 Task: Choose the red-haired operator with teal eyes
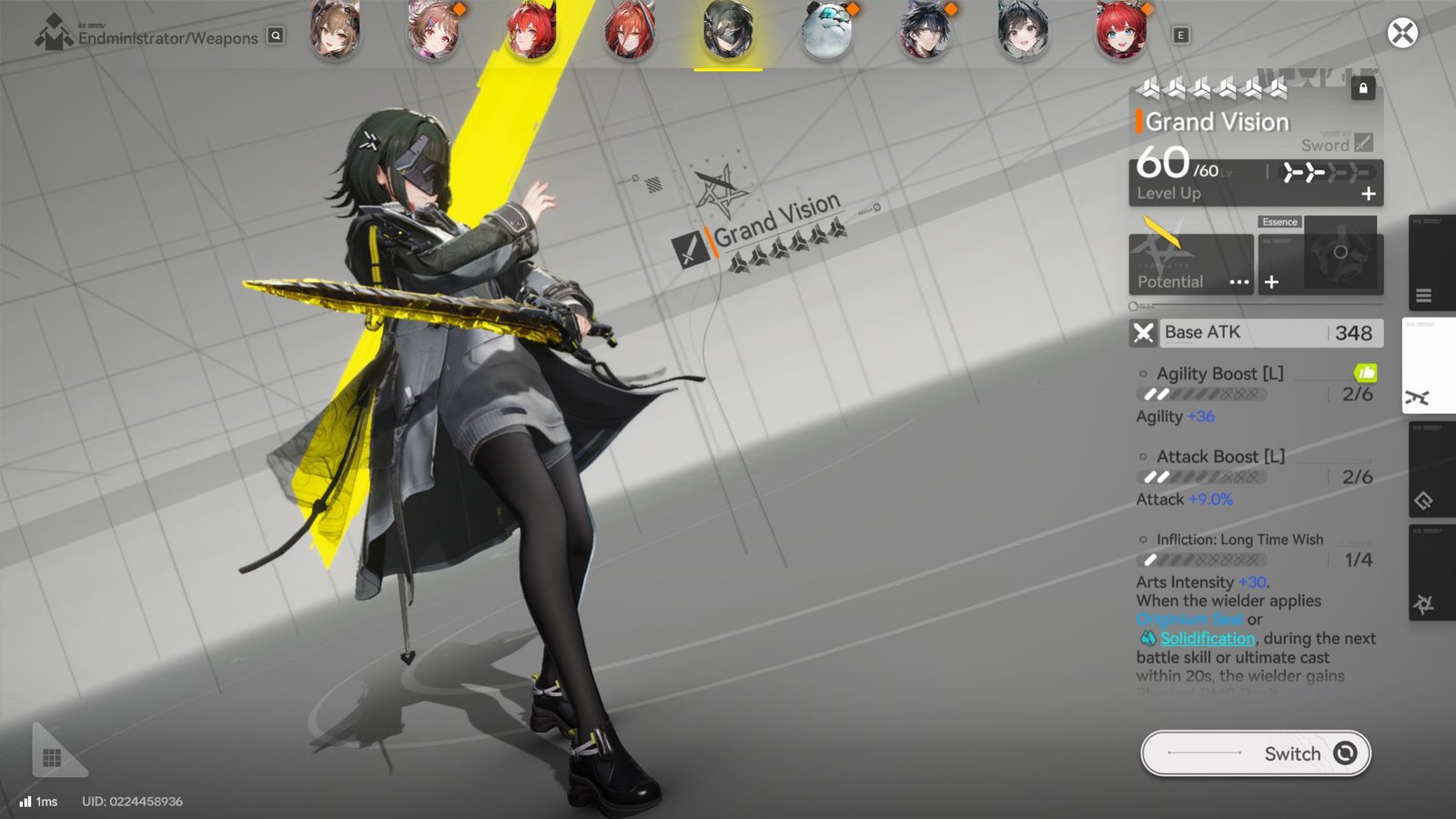(1121, 30)
